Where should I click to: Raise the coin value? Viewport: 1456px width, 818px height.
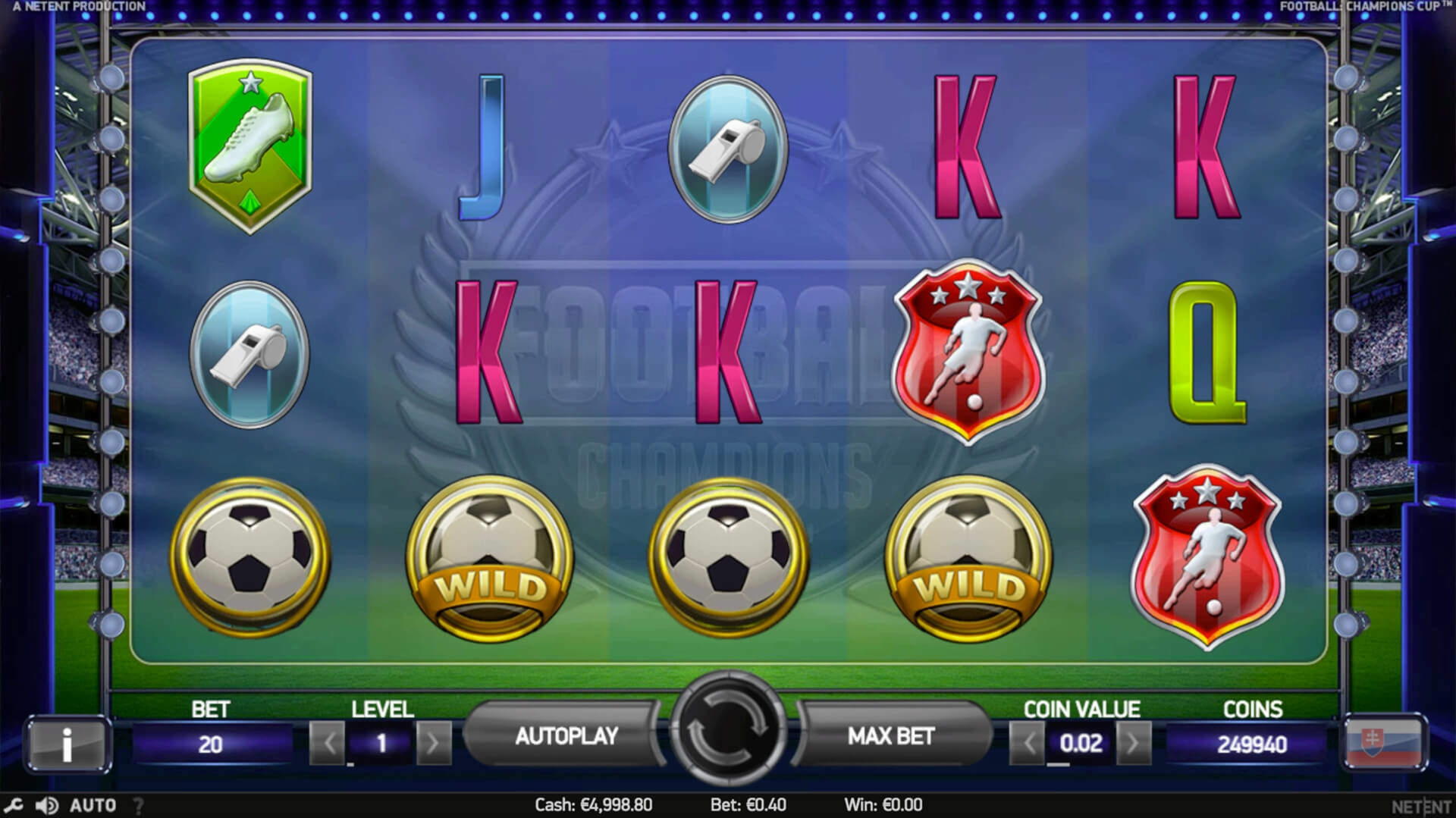(1133, 743)
